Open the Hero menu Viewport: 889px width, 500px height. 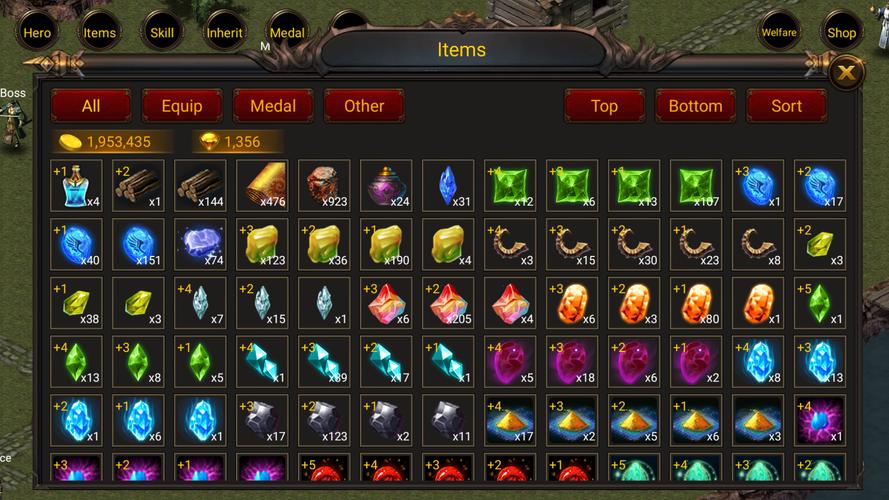pos(37,32)
